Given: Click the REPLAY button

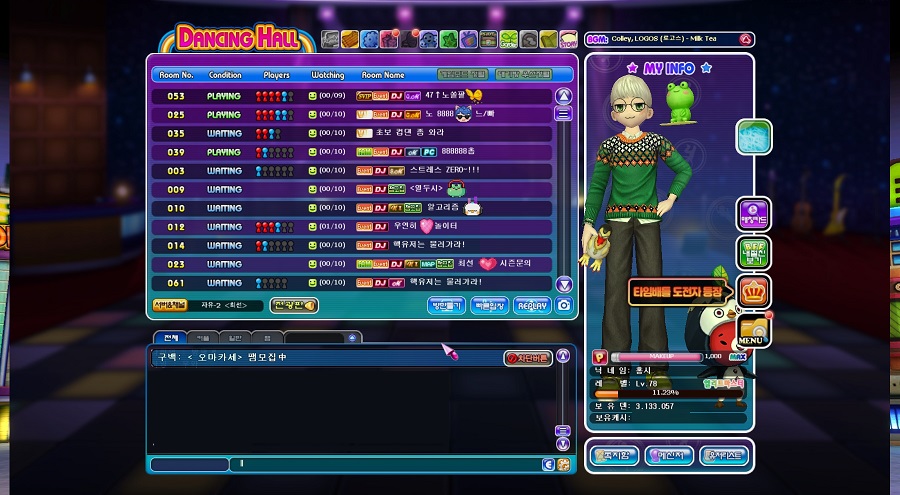Looking at the screenshot, I should [532, 306].
